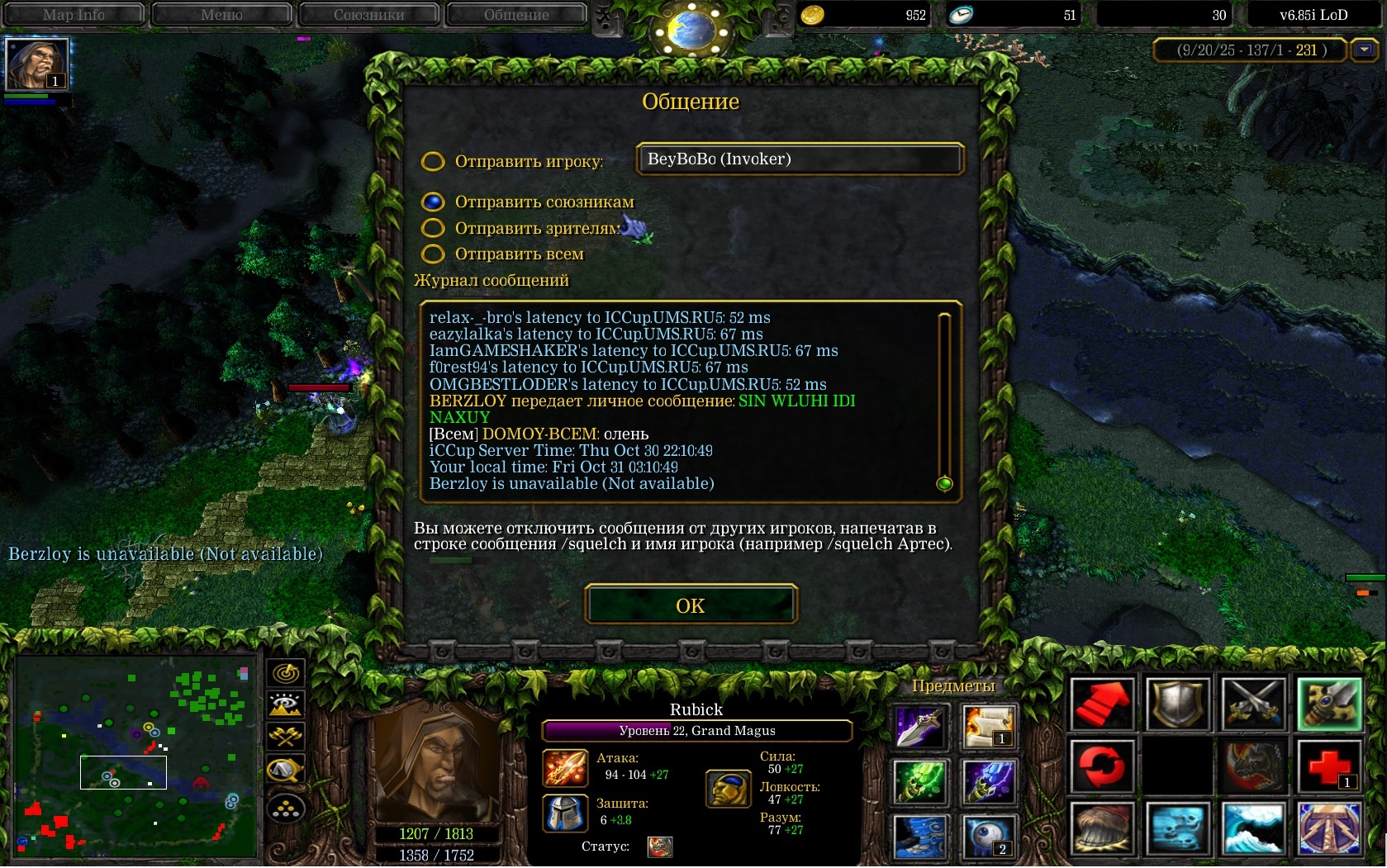Confirm the chat dialog with OK
This screenshot has width=1387, height=868.
coord(691,605)
